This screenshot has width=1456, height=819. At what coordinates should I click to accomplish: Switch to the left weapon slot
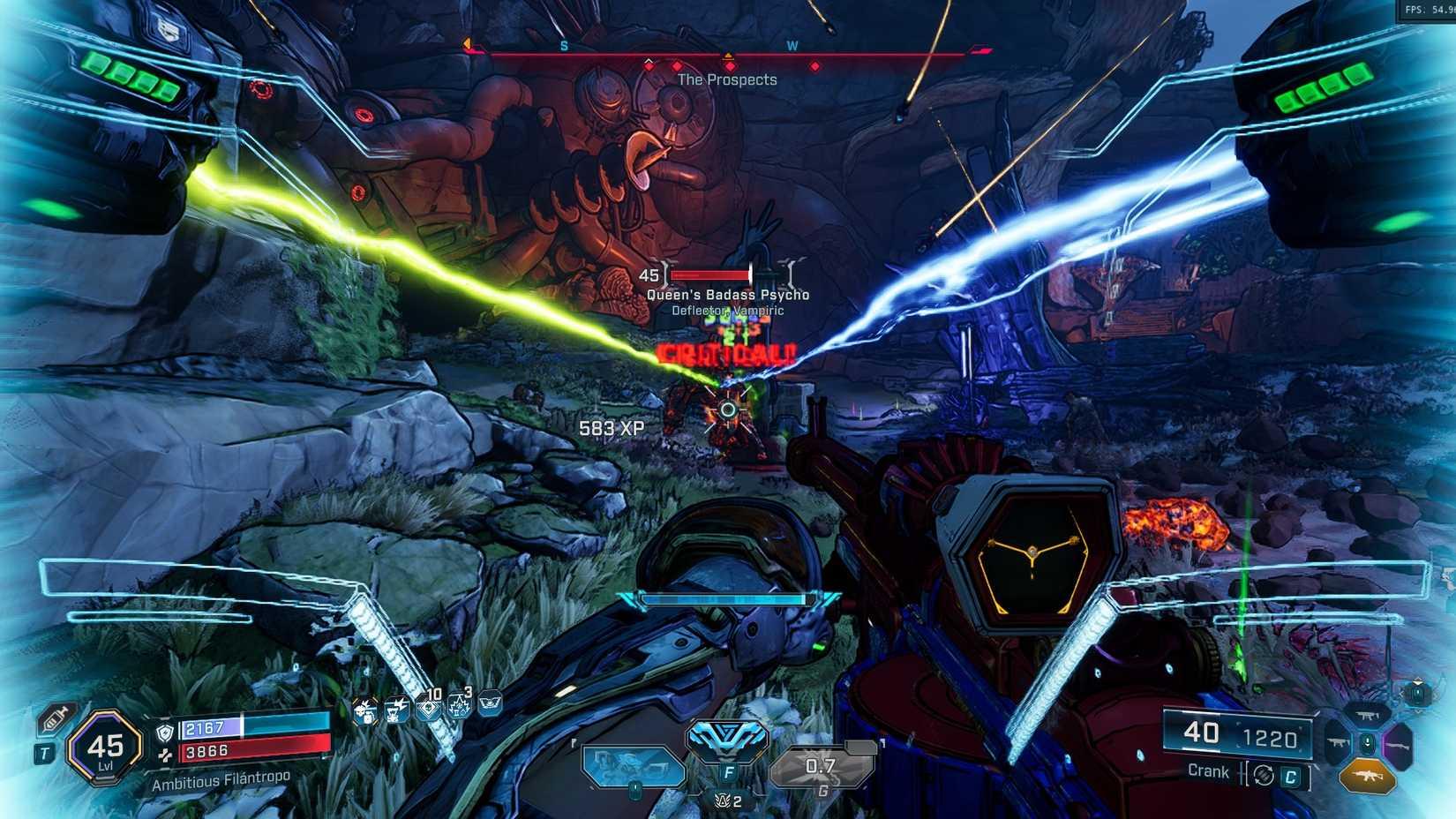pyautogui.click(x=1339, y=744)
